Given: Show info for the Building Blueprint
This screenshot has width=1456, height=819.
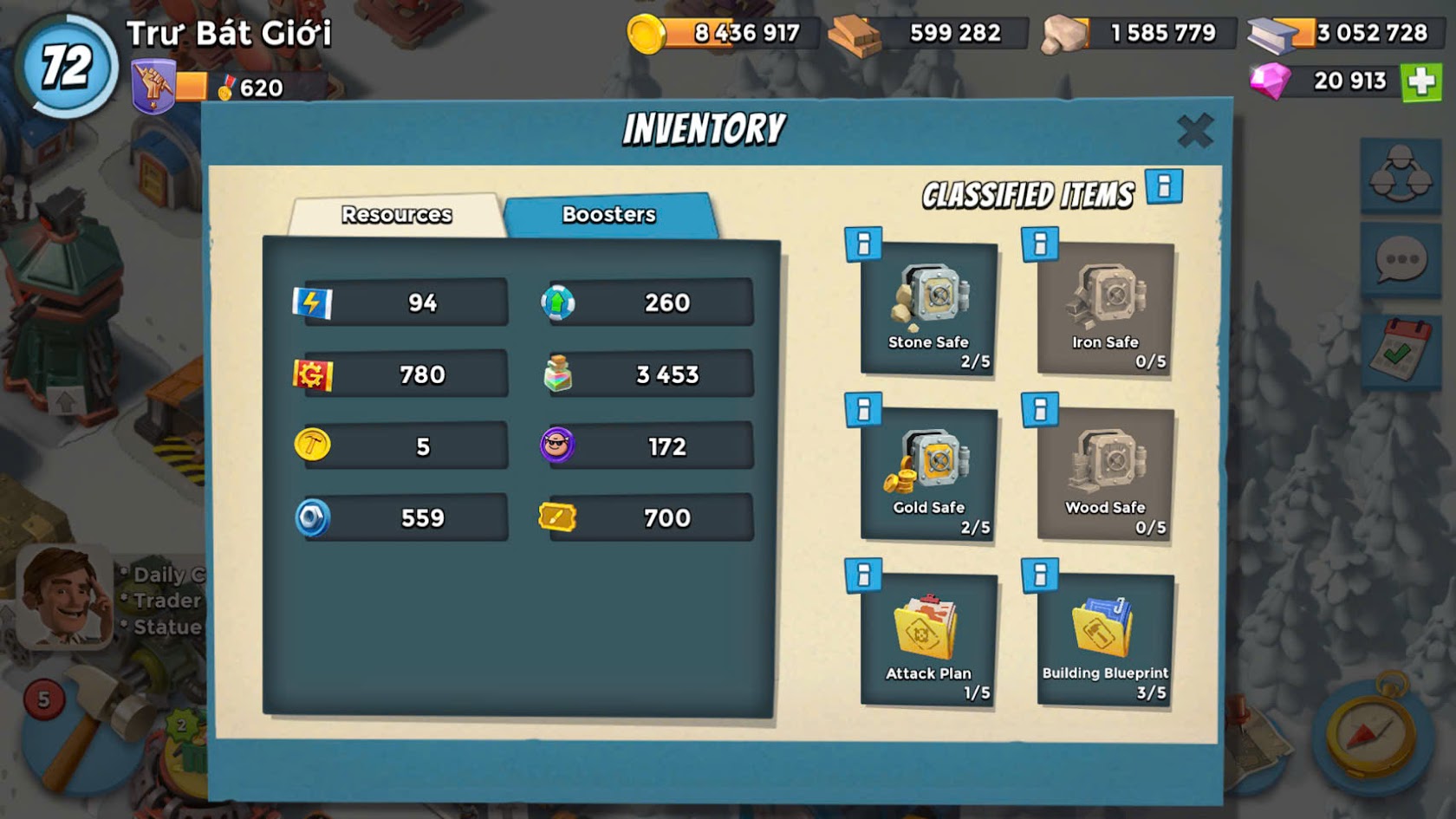Looking at the screenshot, I should 1040,575.
